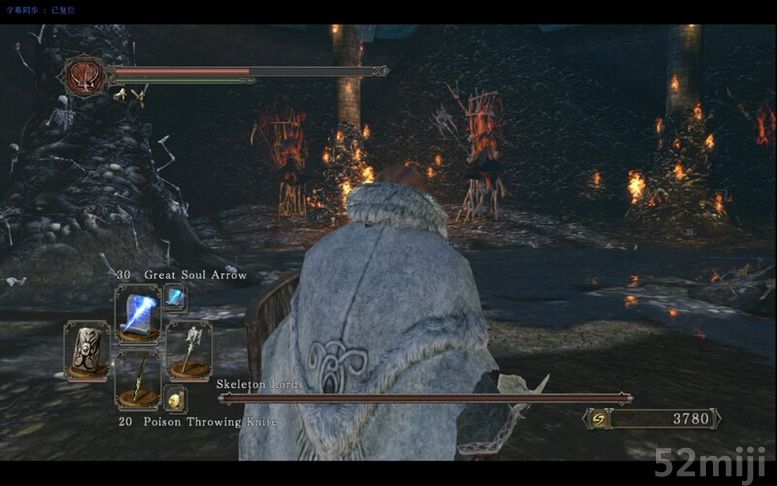This screenshot has height=486, width=777.
Task: Choose the right-hand axe weapon slot
Action: pos(188,350)
